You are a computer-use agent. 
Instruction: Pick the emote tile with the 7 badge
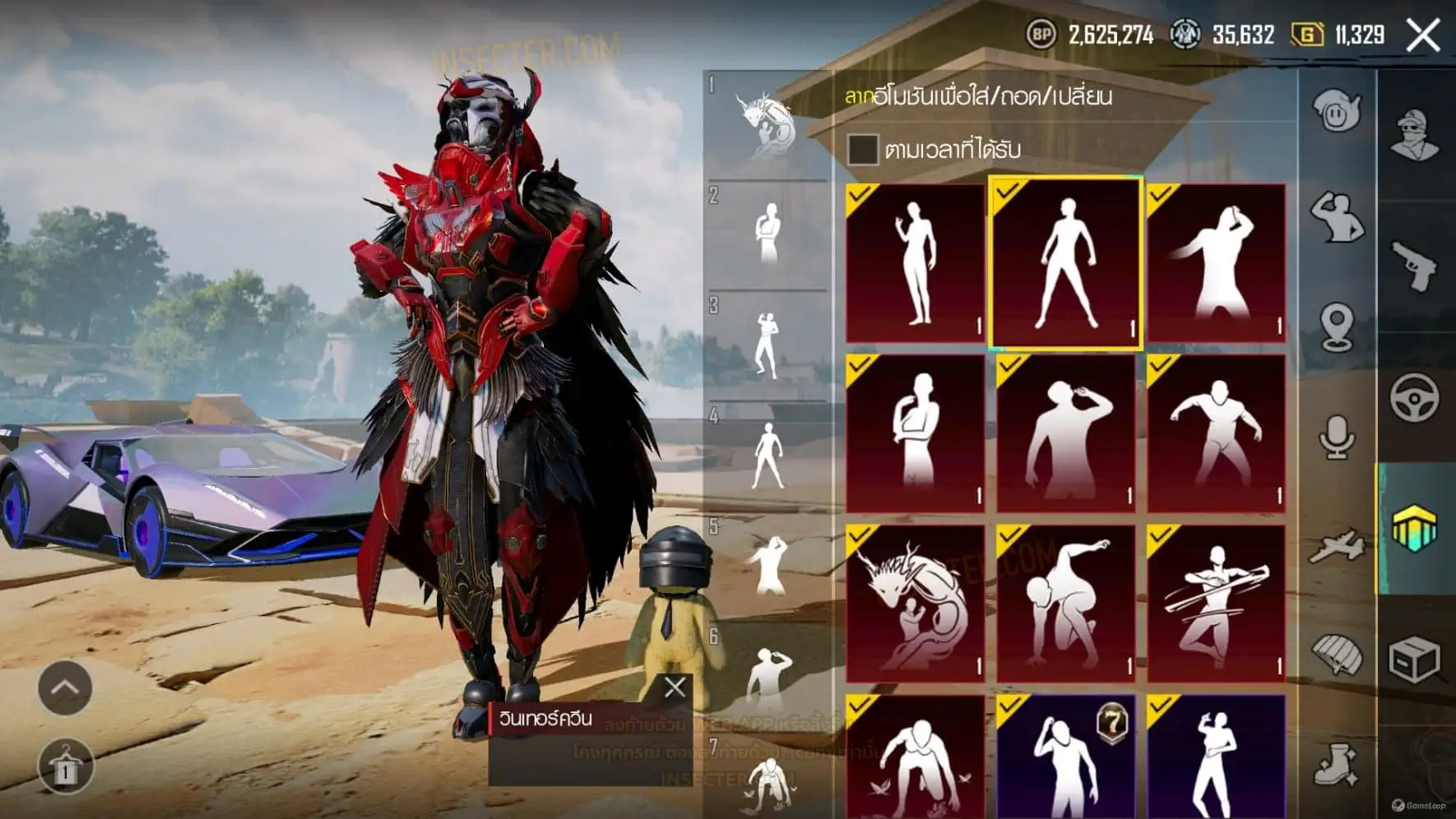pos(1065,757)
